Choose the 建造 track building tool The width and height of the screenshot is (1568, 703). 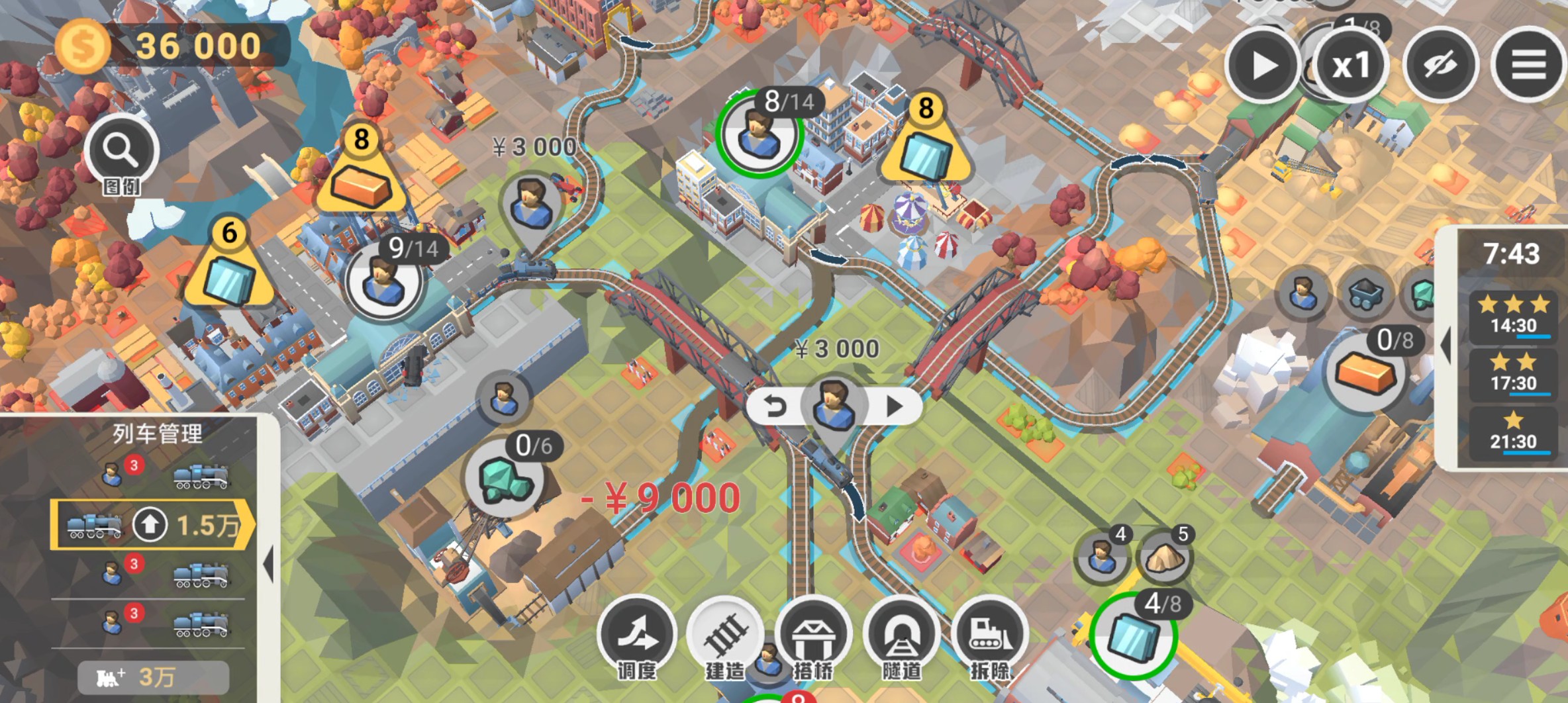(725, 634)
